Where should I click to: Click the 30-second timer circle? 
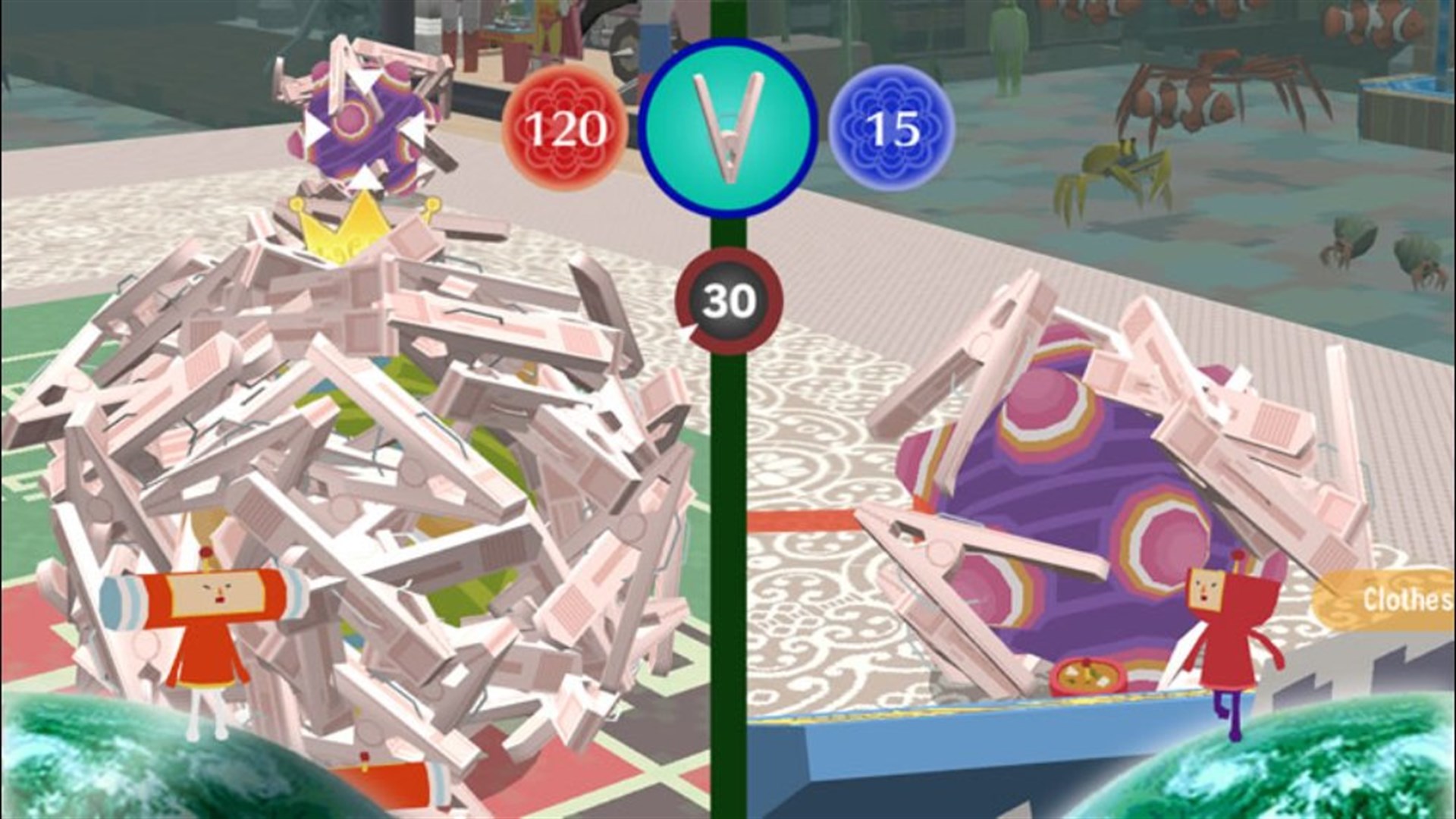click(x=730, y=302)
